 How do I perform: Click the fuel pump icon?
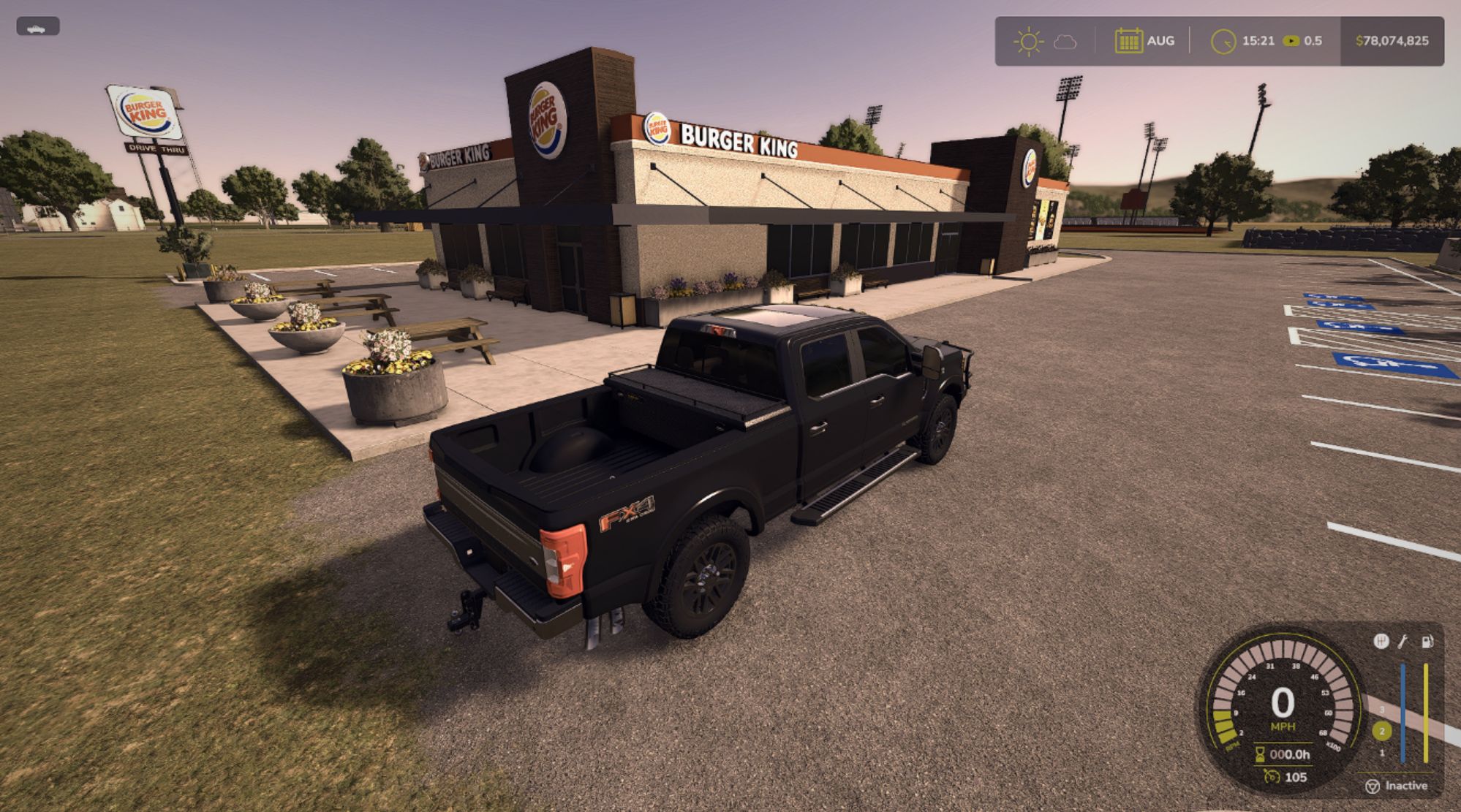[x=1427, y=642]
